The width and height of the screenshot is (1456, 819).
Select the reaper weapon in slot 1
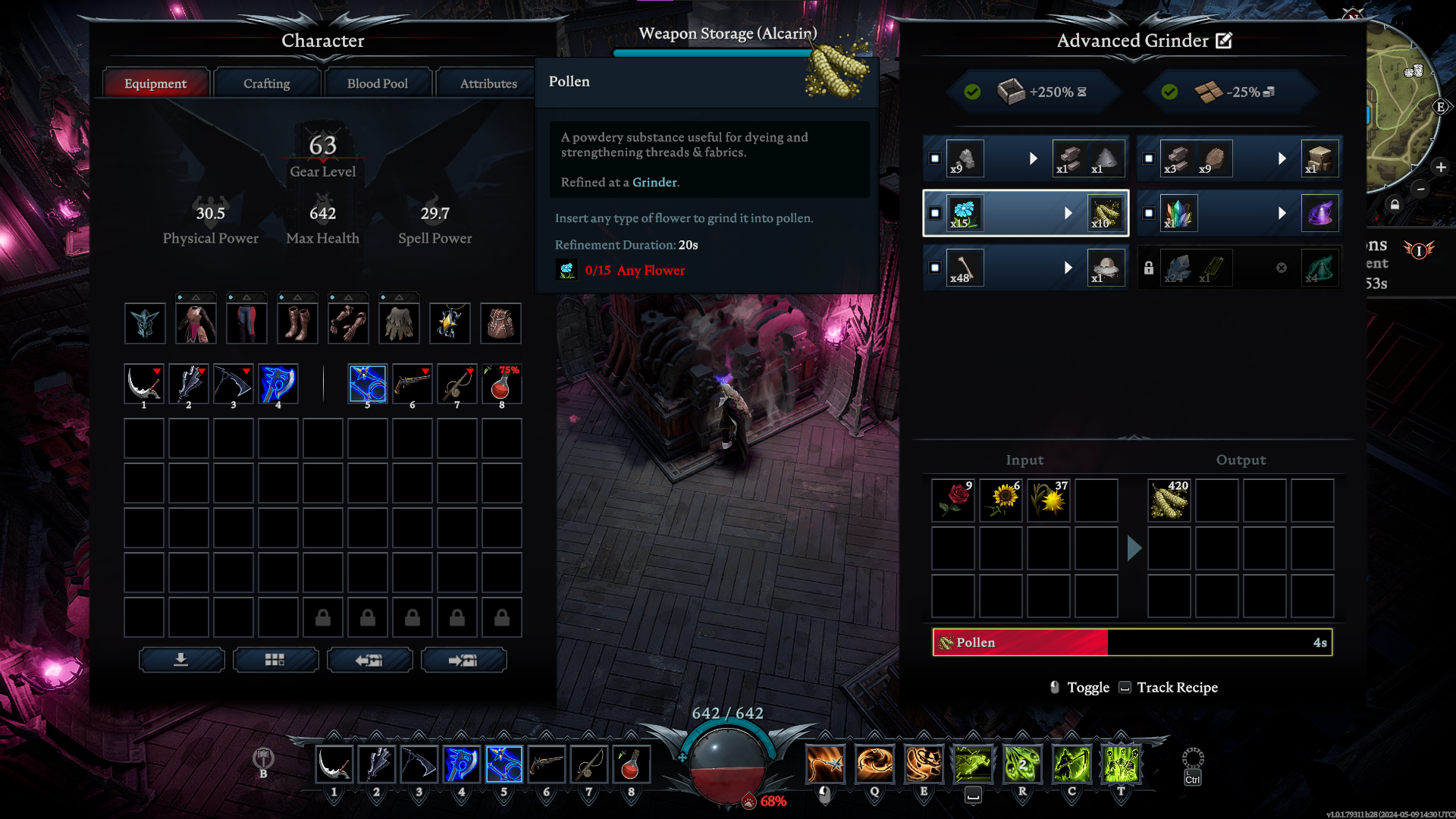point(143,384)
